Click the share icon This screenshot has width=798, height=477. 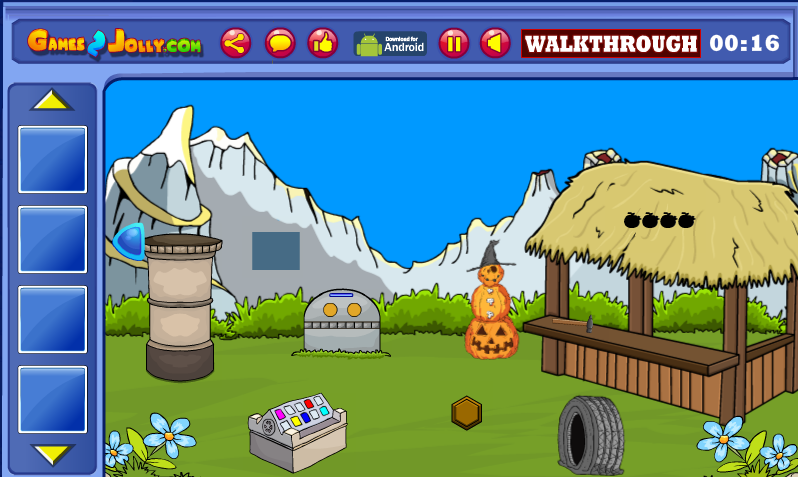pos(236,43)
